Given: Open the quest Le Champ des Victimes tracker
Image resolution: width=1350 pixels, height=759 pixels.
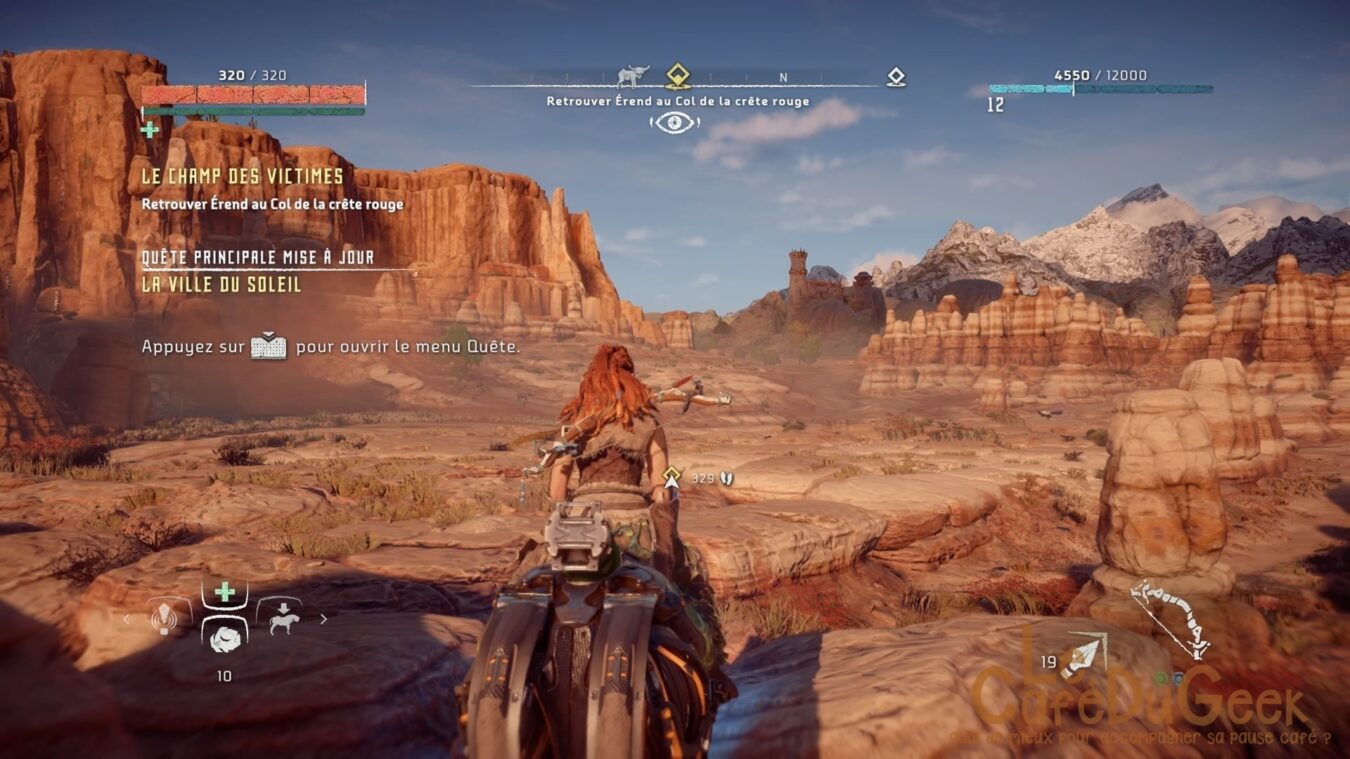Looking at the screenshot, I should 242,177.
